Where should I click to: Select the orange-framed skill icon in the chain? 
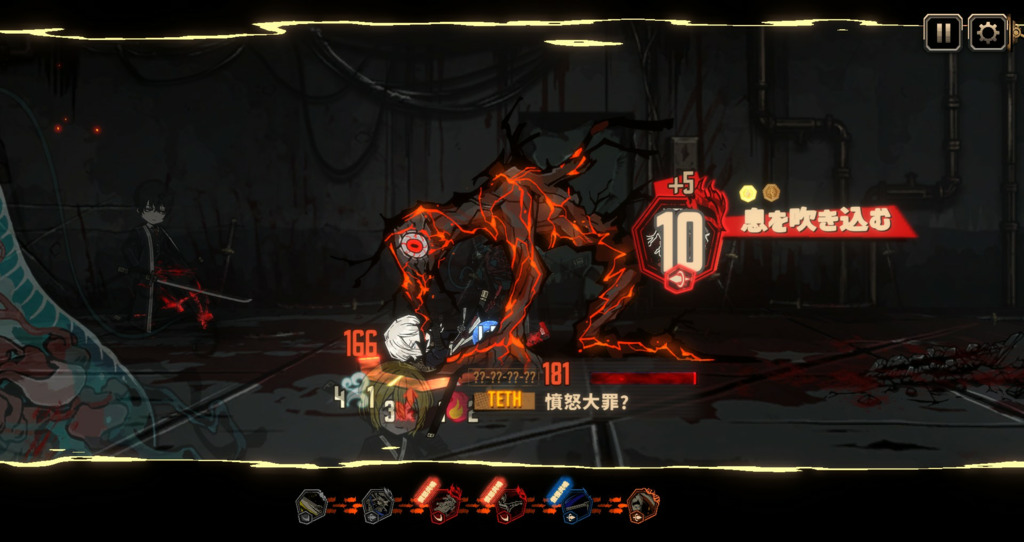(642, 506)
